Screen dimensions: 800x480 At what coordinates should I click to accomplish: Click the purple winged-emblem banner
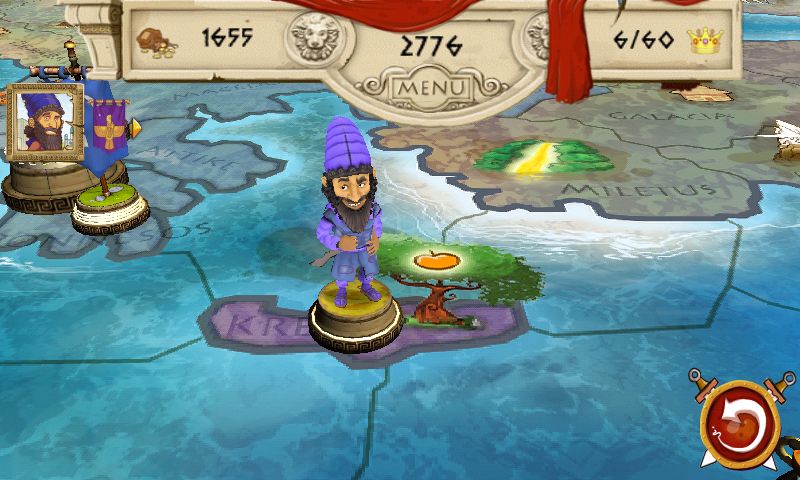coord(107,128)
